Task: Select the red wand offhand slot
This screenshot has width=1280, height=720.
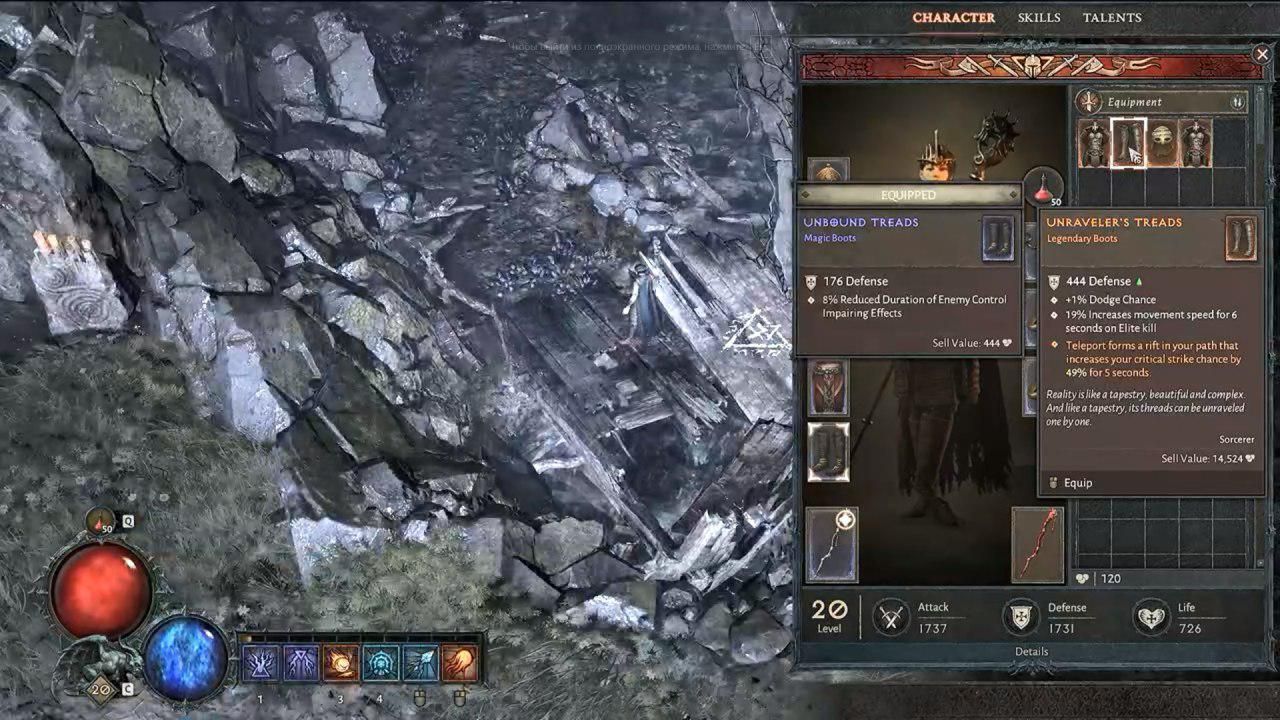Action: (x=1037, y=545)
